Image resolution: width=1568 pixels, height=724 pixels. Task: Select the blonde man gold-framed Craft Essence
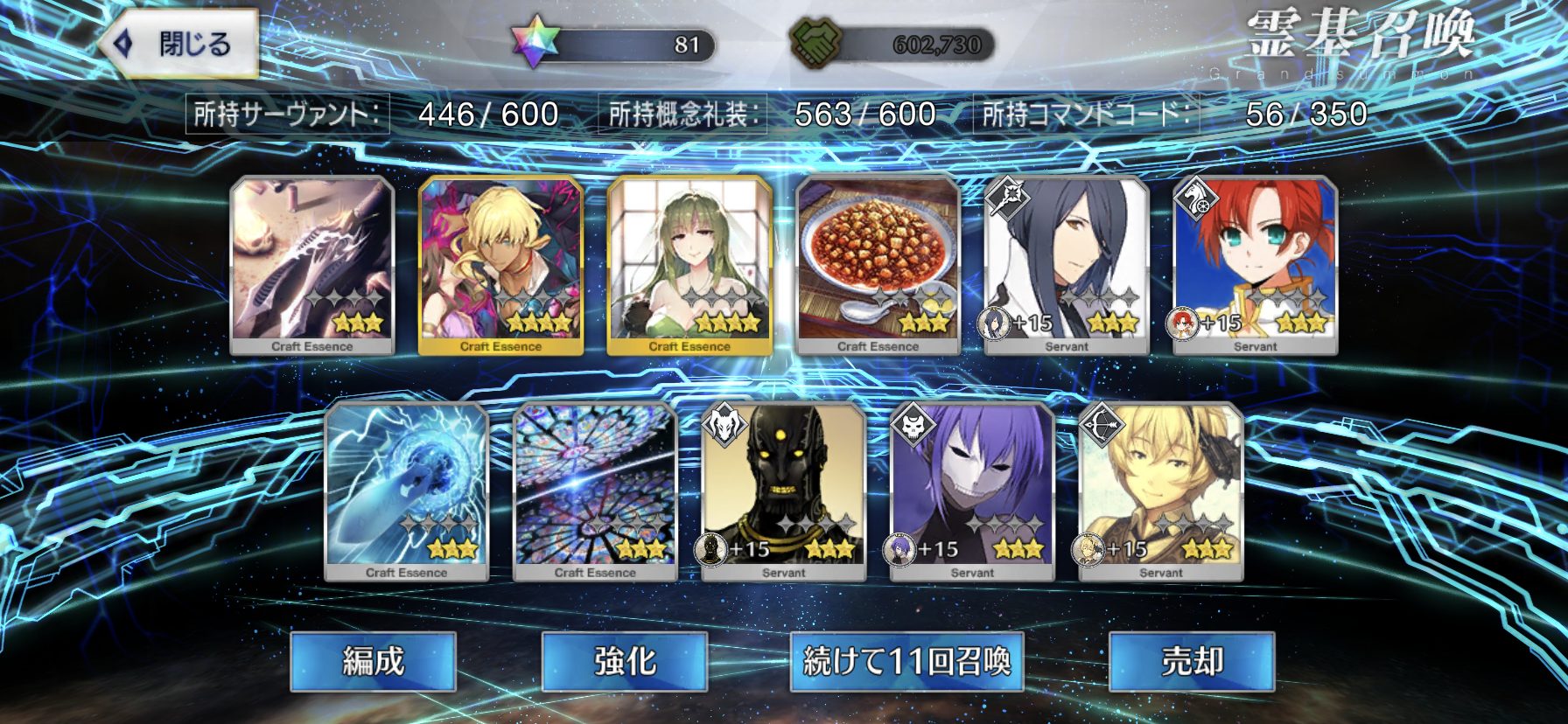[x=500, y=265]
